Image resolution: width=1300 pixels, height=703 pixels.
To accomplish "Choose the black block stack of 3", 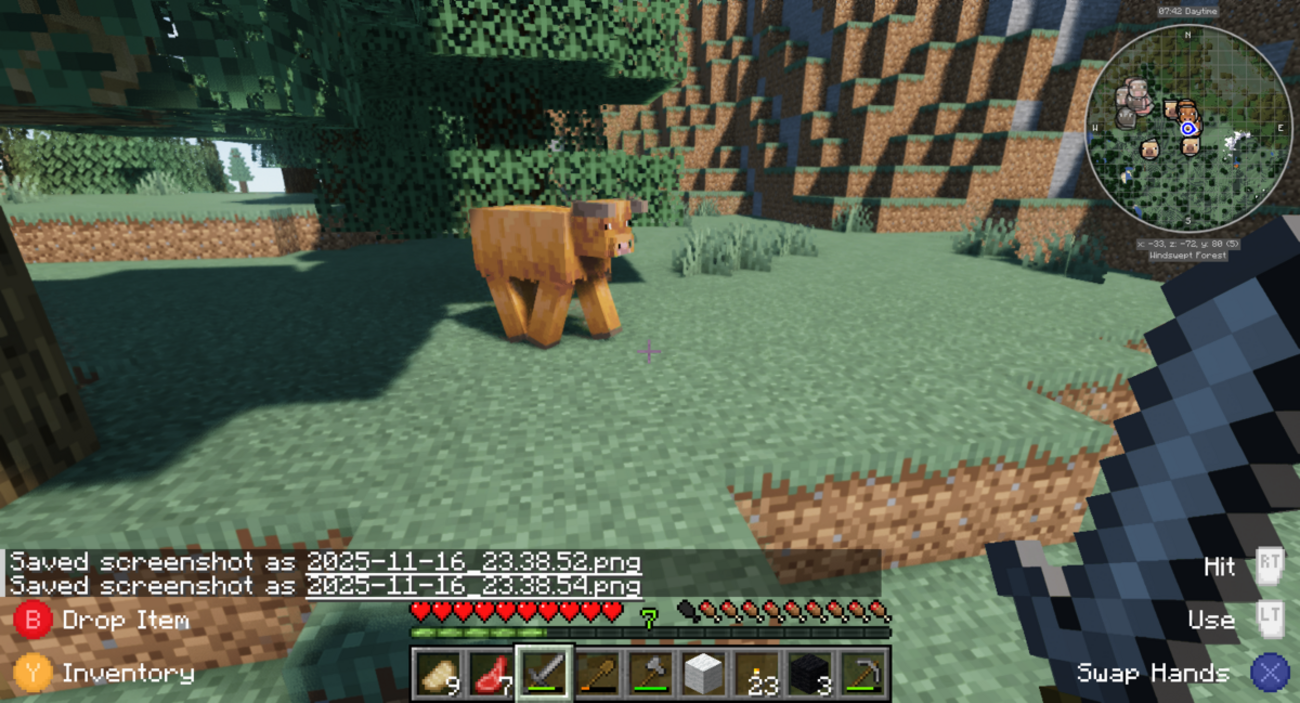I will click(x=811, y=673).
